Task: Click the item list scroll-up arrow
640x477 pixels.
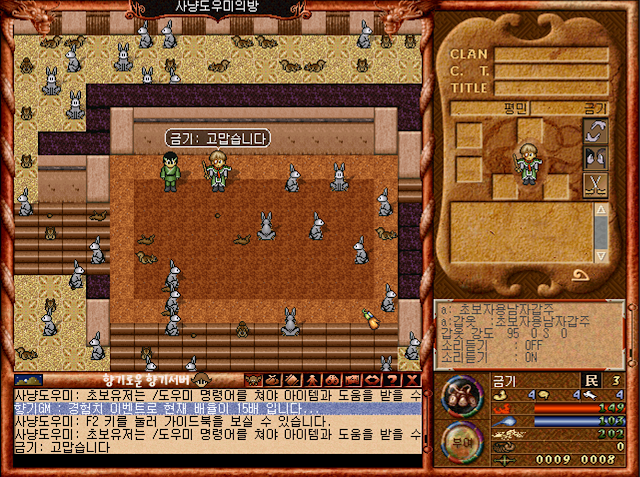Action: coord(600,209)
